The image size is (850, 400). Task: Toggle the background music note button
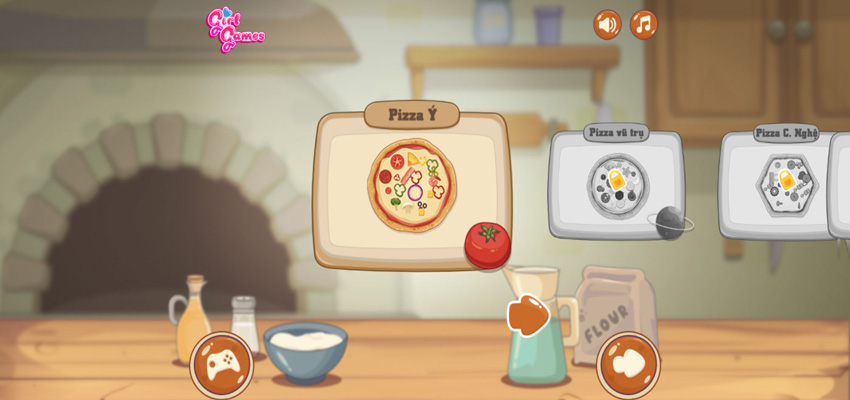coord(643,24)
